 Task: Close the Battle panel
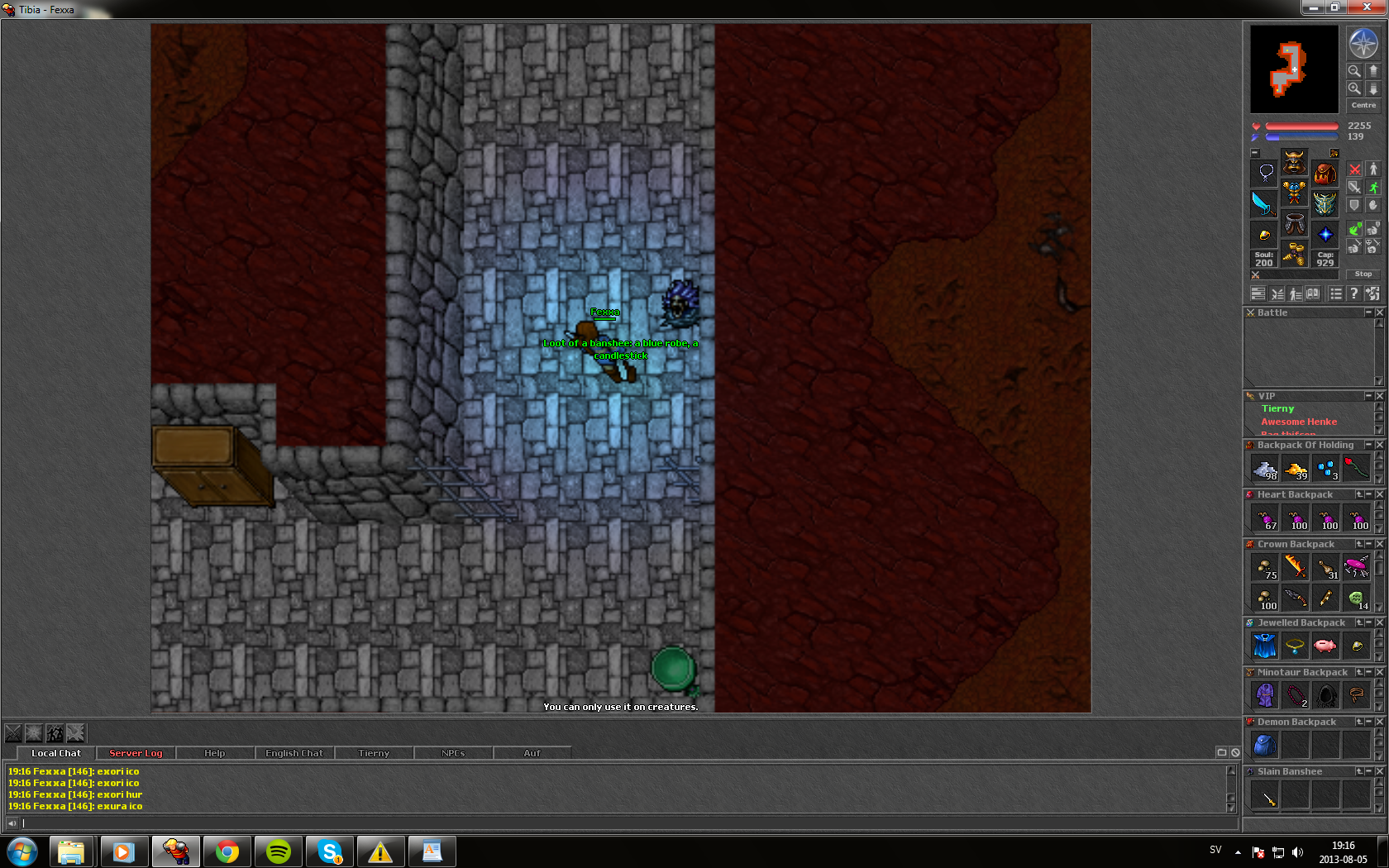pyautogui.click(x=1379, y=312)
